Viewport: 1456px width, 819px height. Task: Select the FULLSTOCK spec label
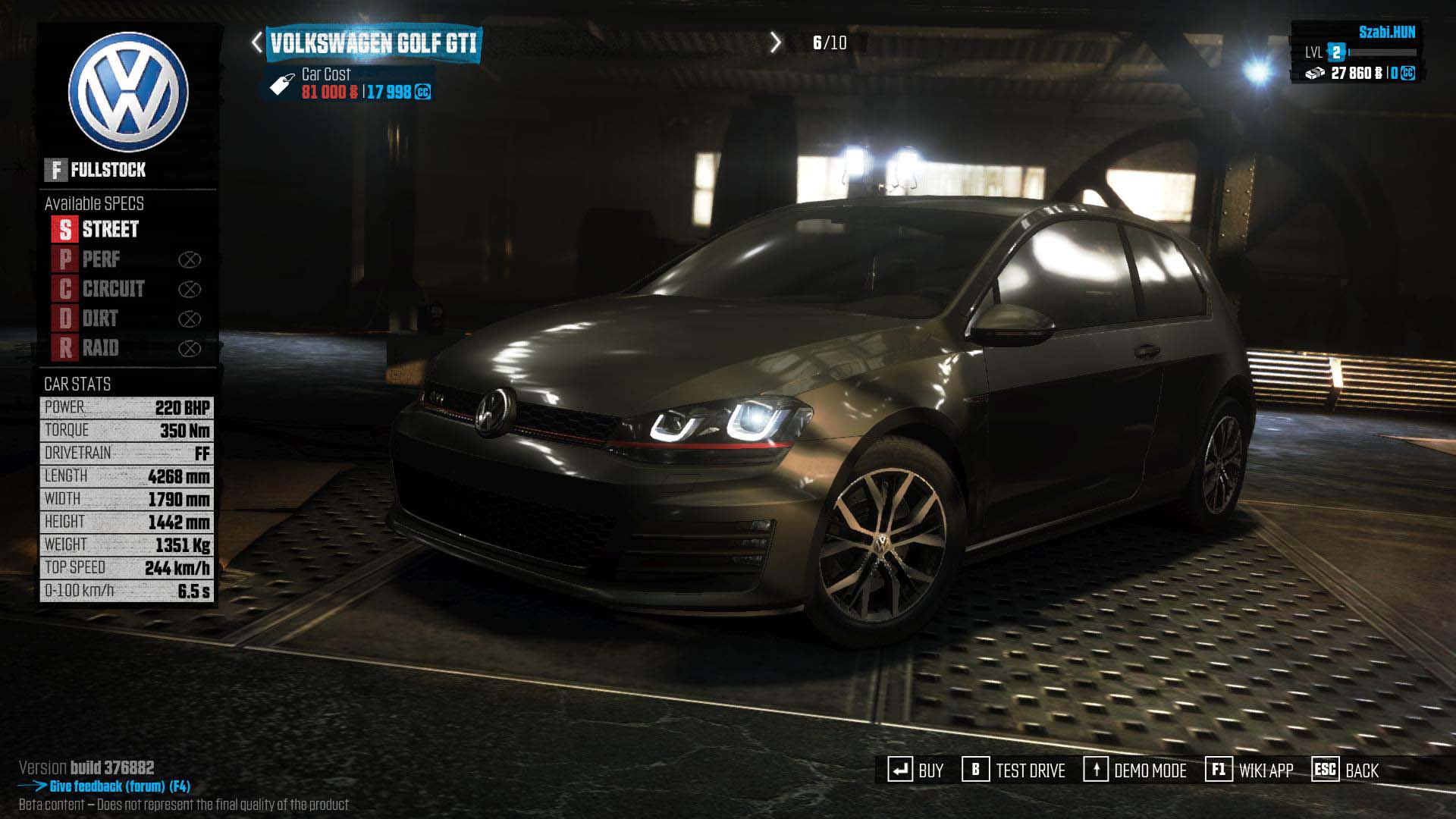96,170
